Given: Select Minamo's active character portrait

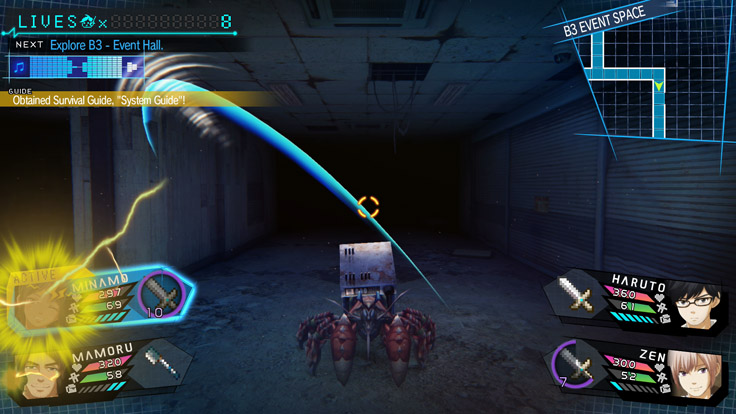Looking at the screenshot, I should [x=40, y=298].
